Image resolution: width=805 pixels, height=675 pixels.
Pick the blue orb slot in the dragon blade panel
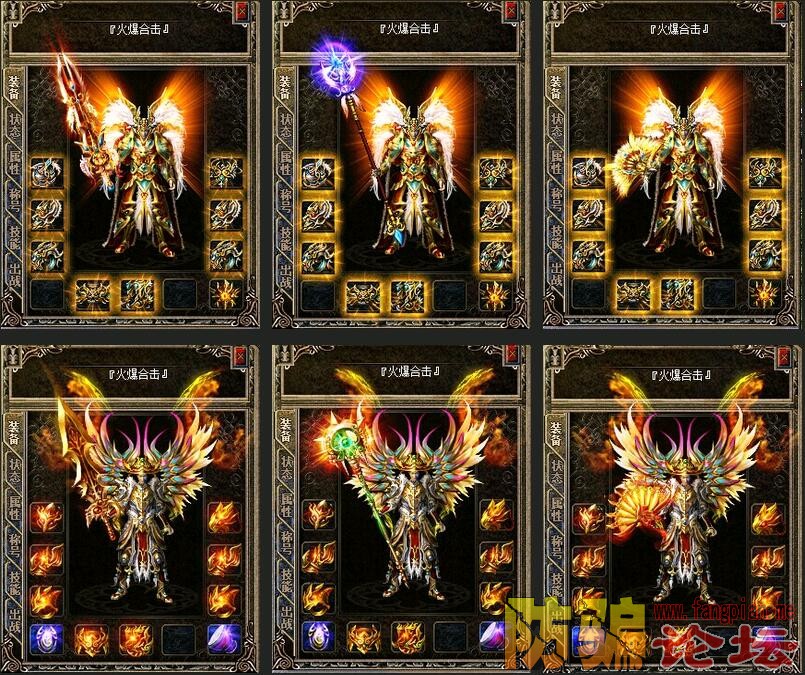pos(46,637)
